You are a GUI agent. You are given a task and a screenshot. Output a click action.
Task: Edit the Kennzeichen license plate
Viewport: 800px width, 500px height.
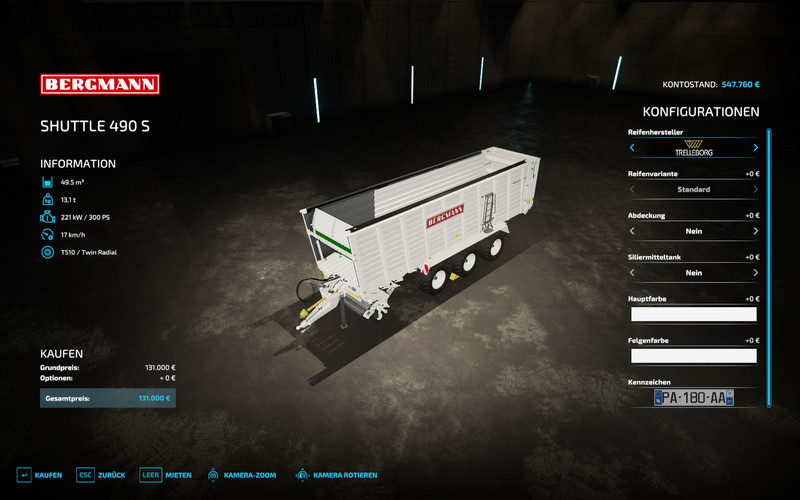click(x=693, y=398)
